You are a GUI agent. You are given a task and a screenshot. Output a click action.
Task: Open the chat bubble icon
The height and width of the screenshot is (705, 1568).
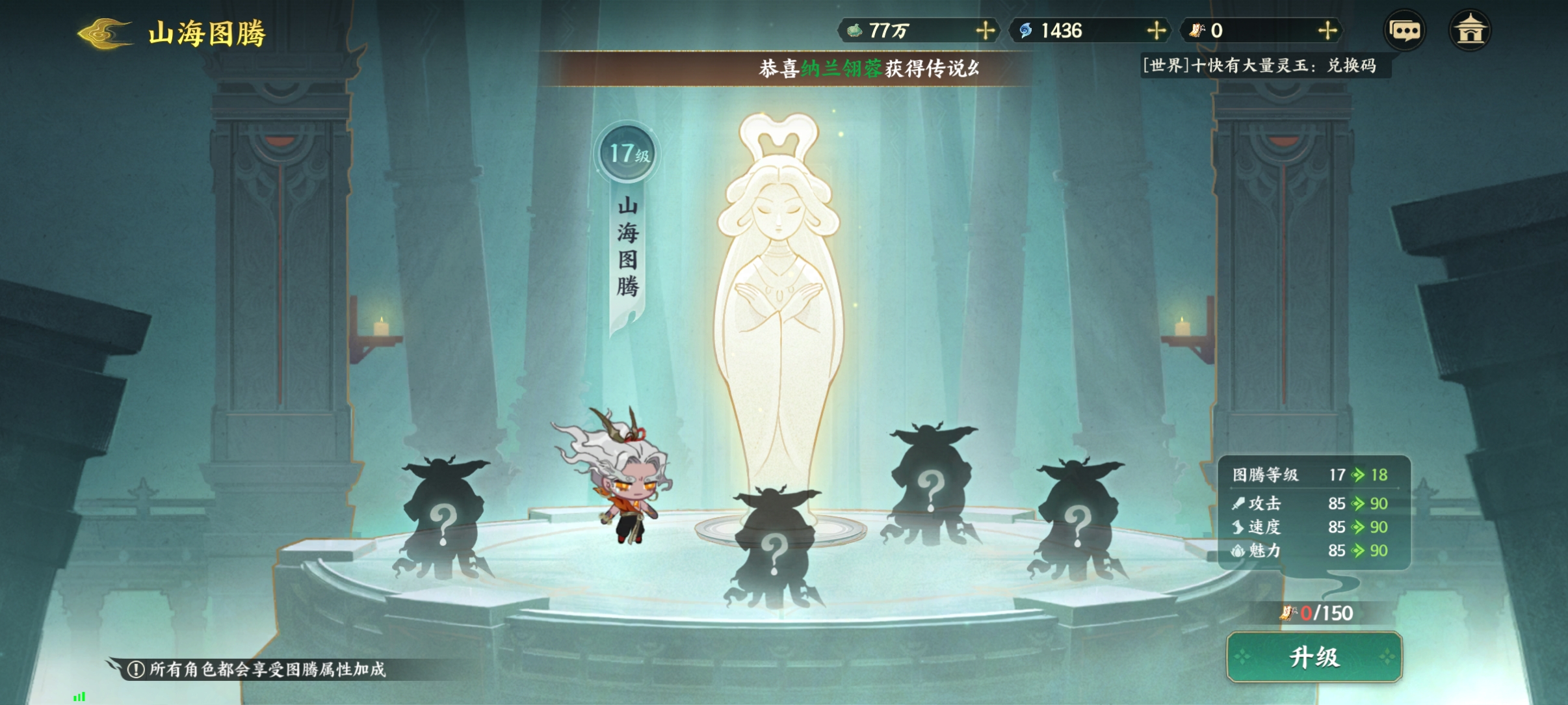point(1404,31)
